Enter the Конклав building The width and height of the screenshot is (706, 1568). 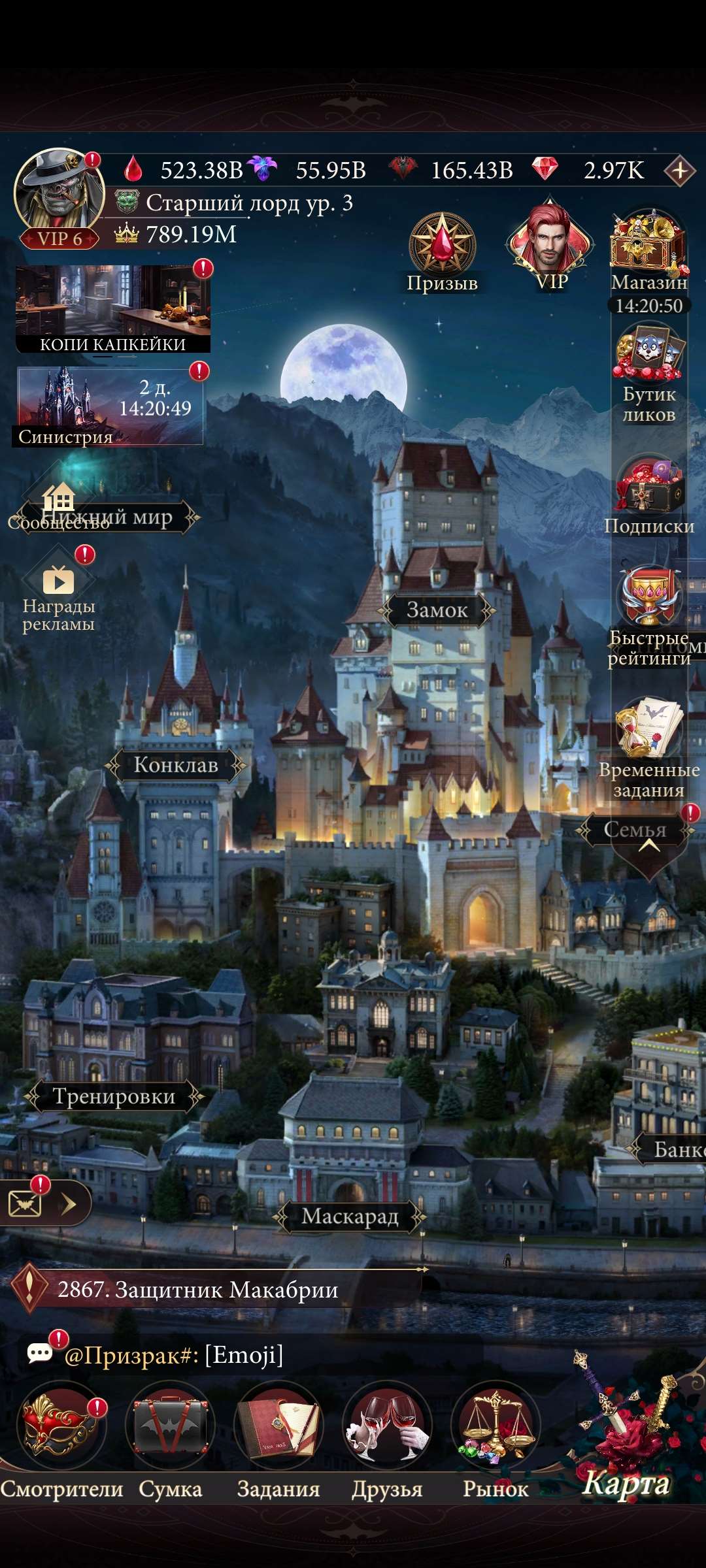coord(176,765)
